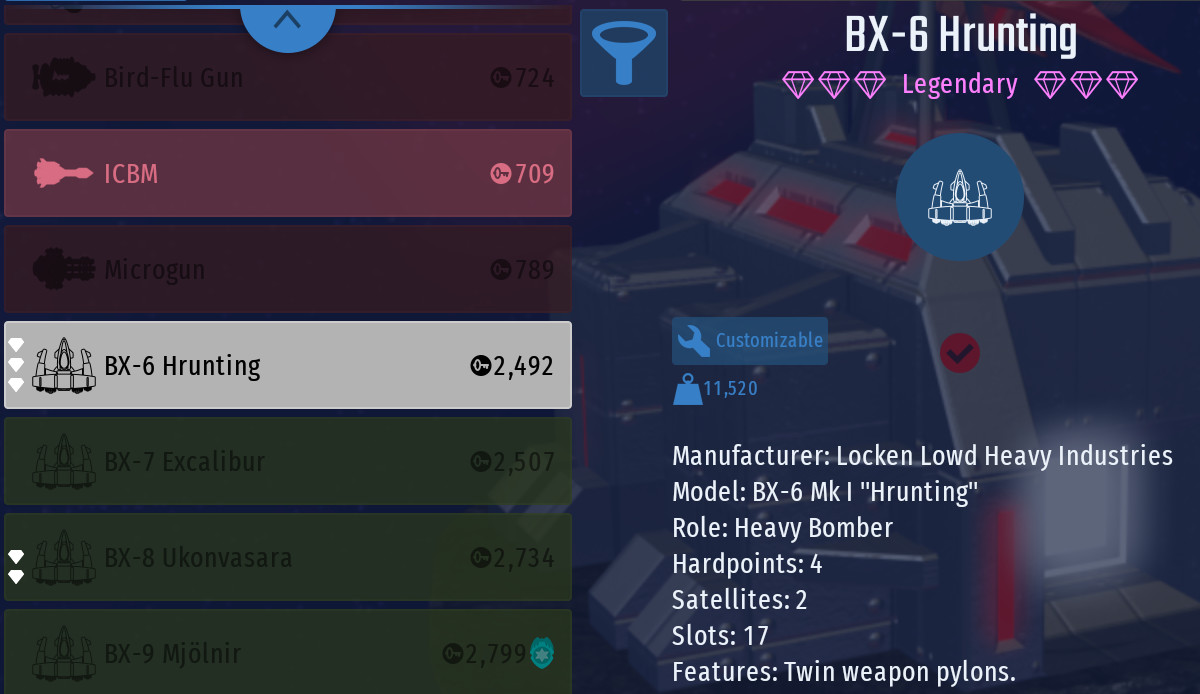
Task: Toggle the red checkmark button
Action: coord(960,352)
